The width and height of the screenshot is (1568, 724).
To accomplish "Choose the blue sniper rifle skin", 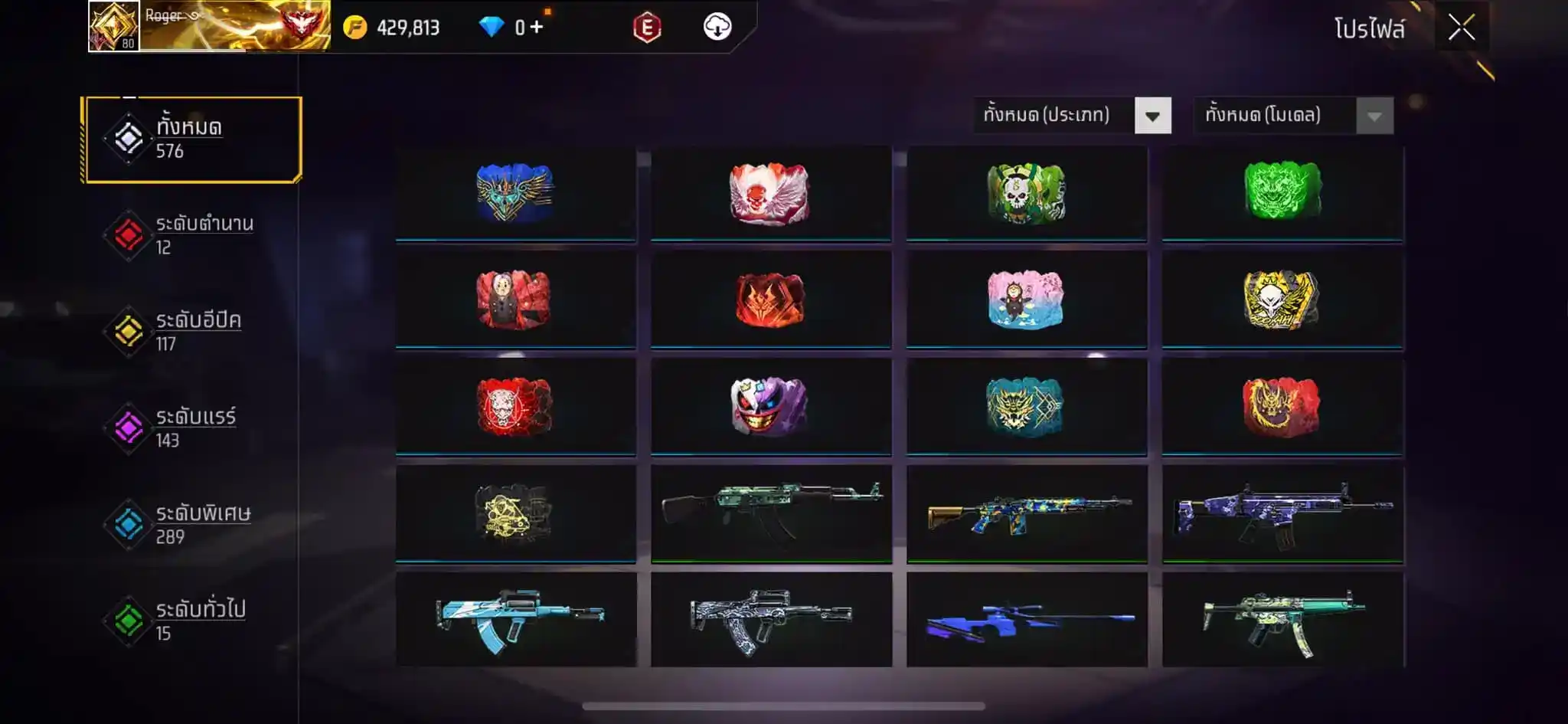I will point(1026,620).
